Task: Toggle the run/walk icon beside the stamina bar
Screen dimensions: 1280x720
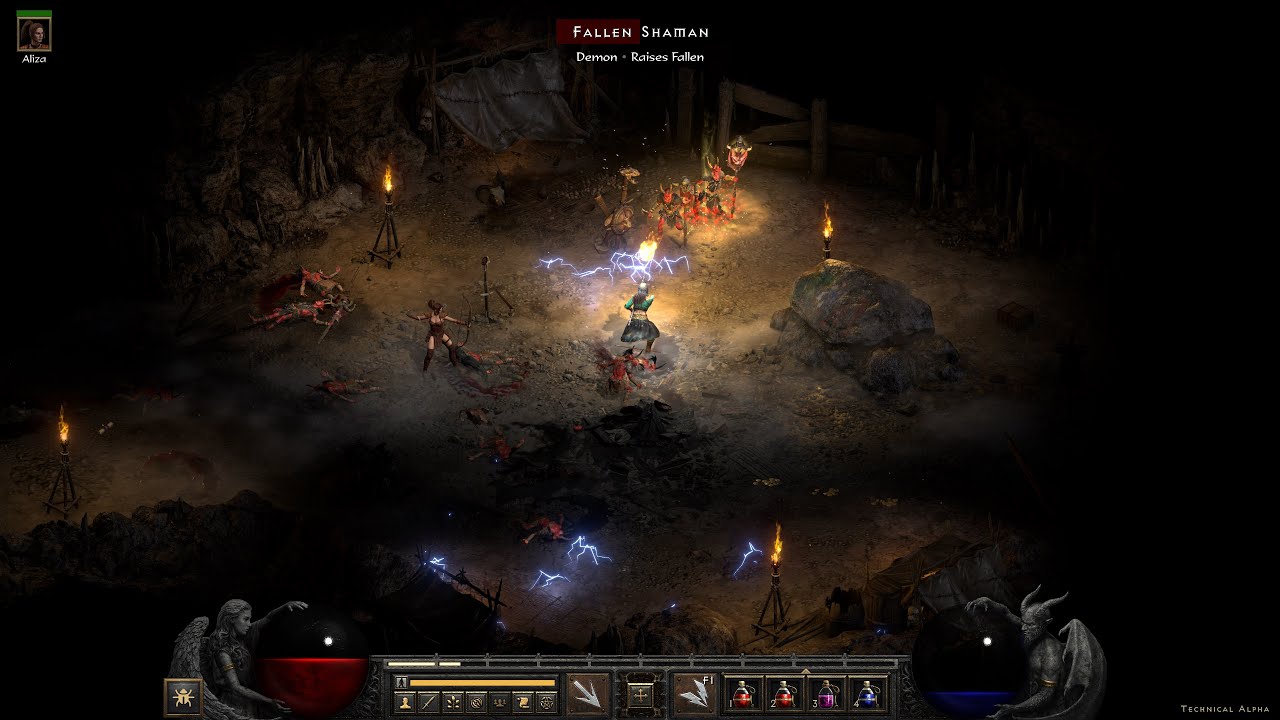Action: point(402,682)
